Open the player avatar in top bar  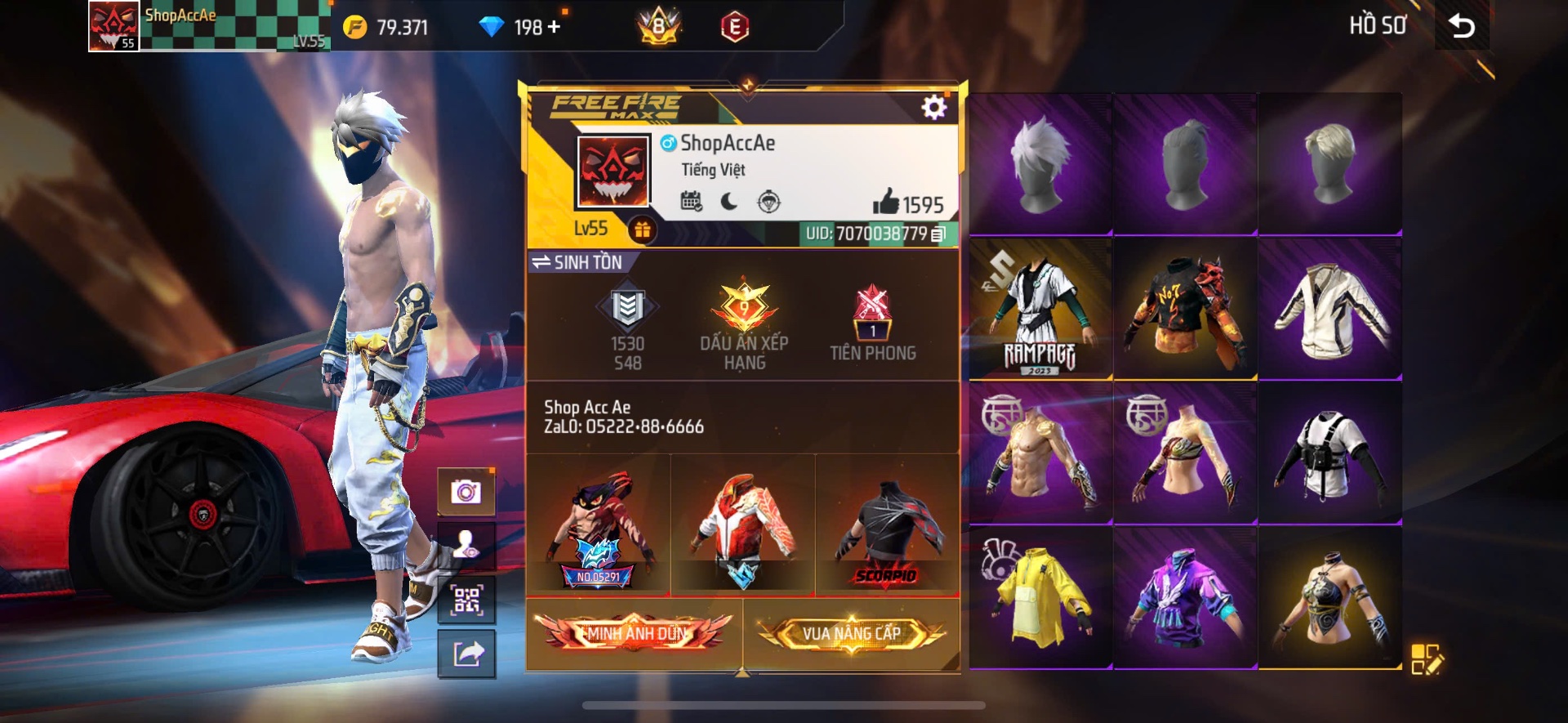[x=114, y=26]
